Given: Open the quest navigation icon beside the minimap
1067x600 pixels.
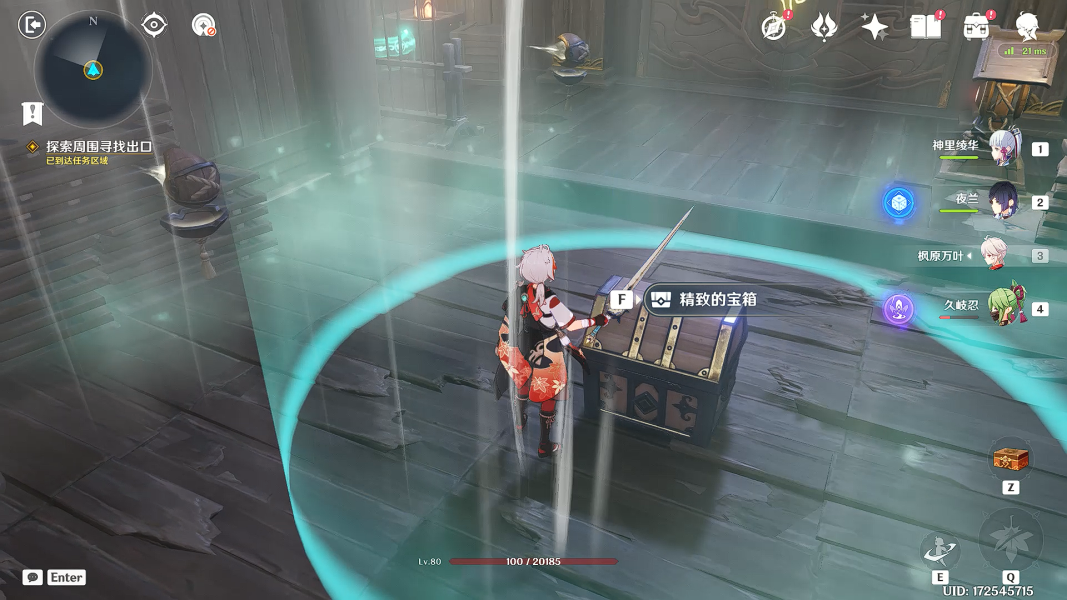Looking at the screenshot, I should tap(204, 25).
